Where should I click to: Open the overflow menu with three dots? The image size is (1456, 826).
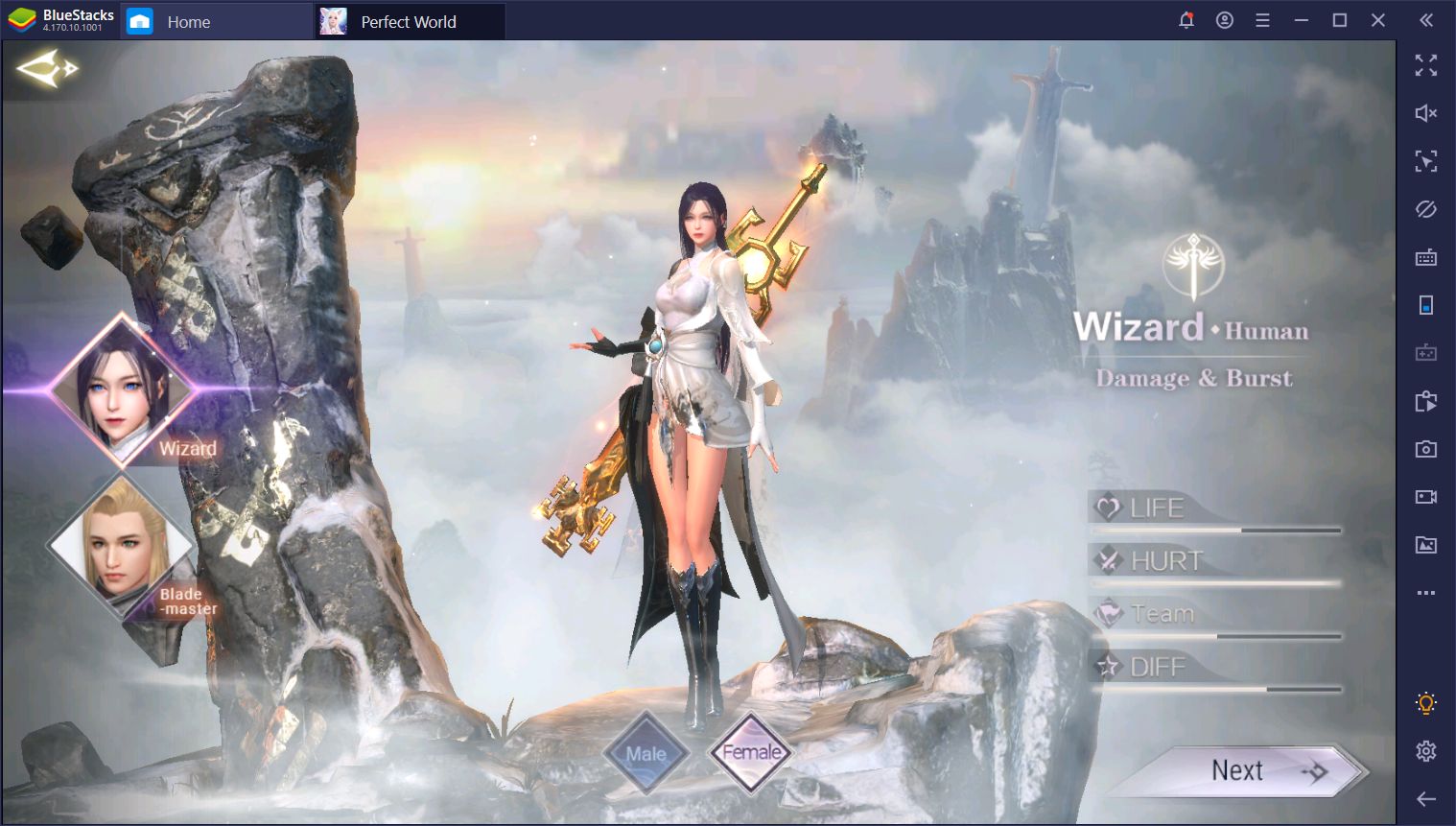click(x=1426, y=593)
